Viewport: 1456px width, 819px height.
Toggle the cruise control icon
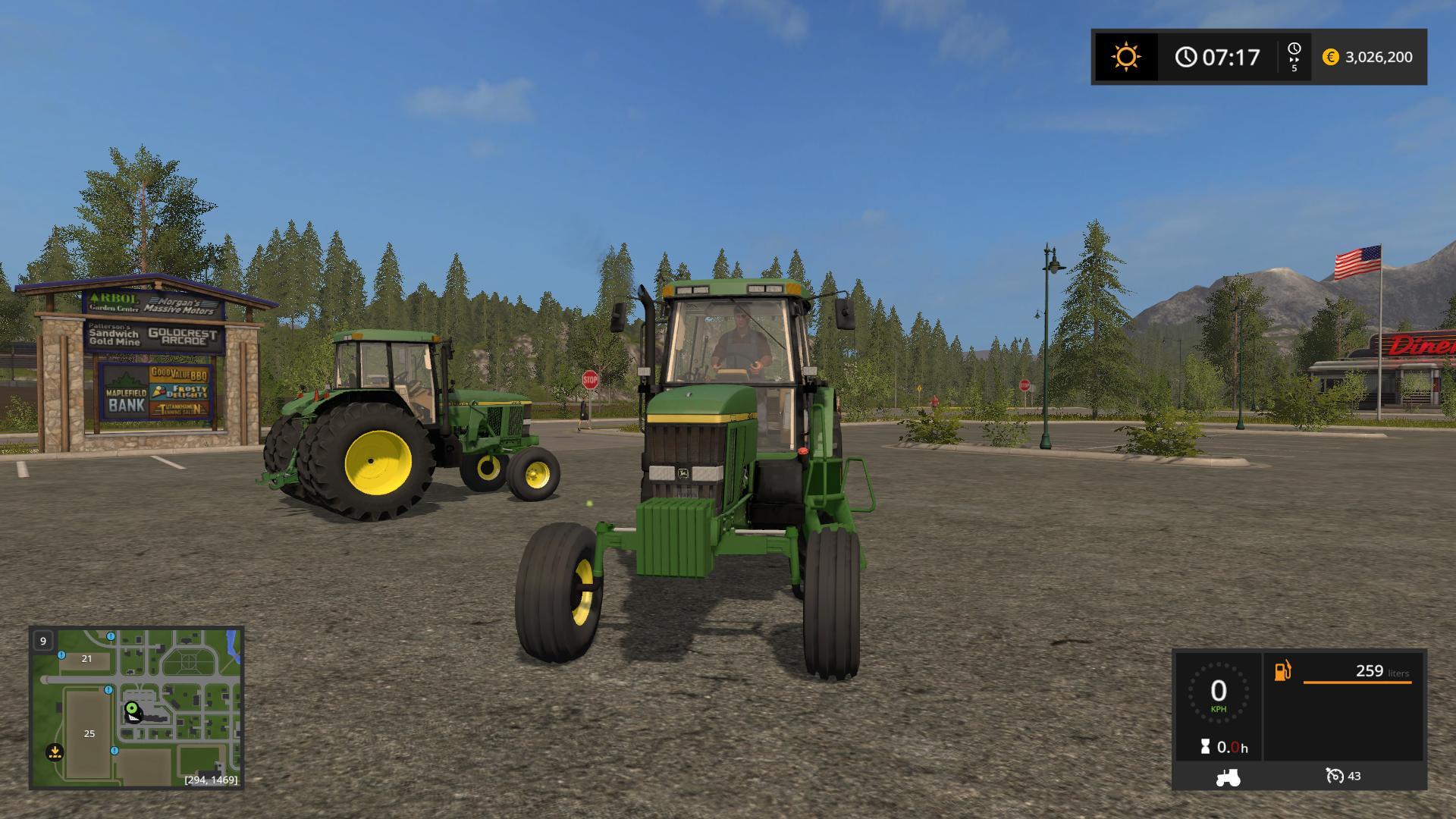coord(1335,776)
